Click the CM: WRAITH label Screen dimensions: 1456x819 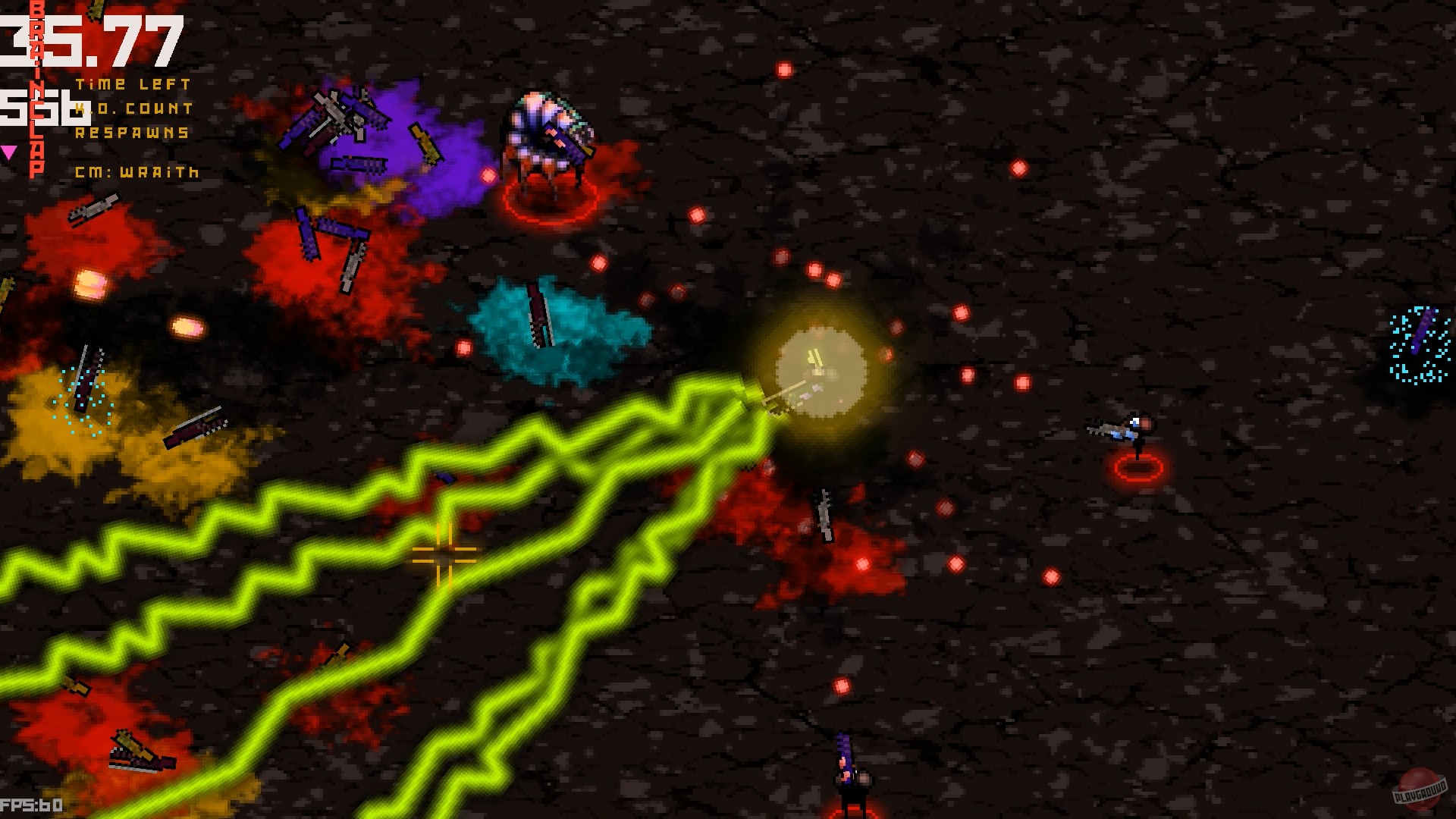pos(136,172)
